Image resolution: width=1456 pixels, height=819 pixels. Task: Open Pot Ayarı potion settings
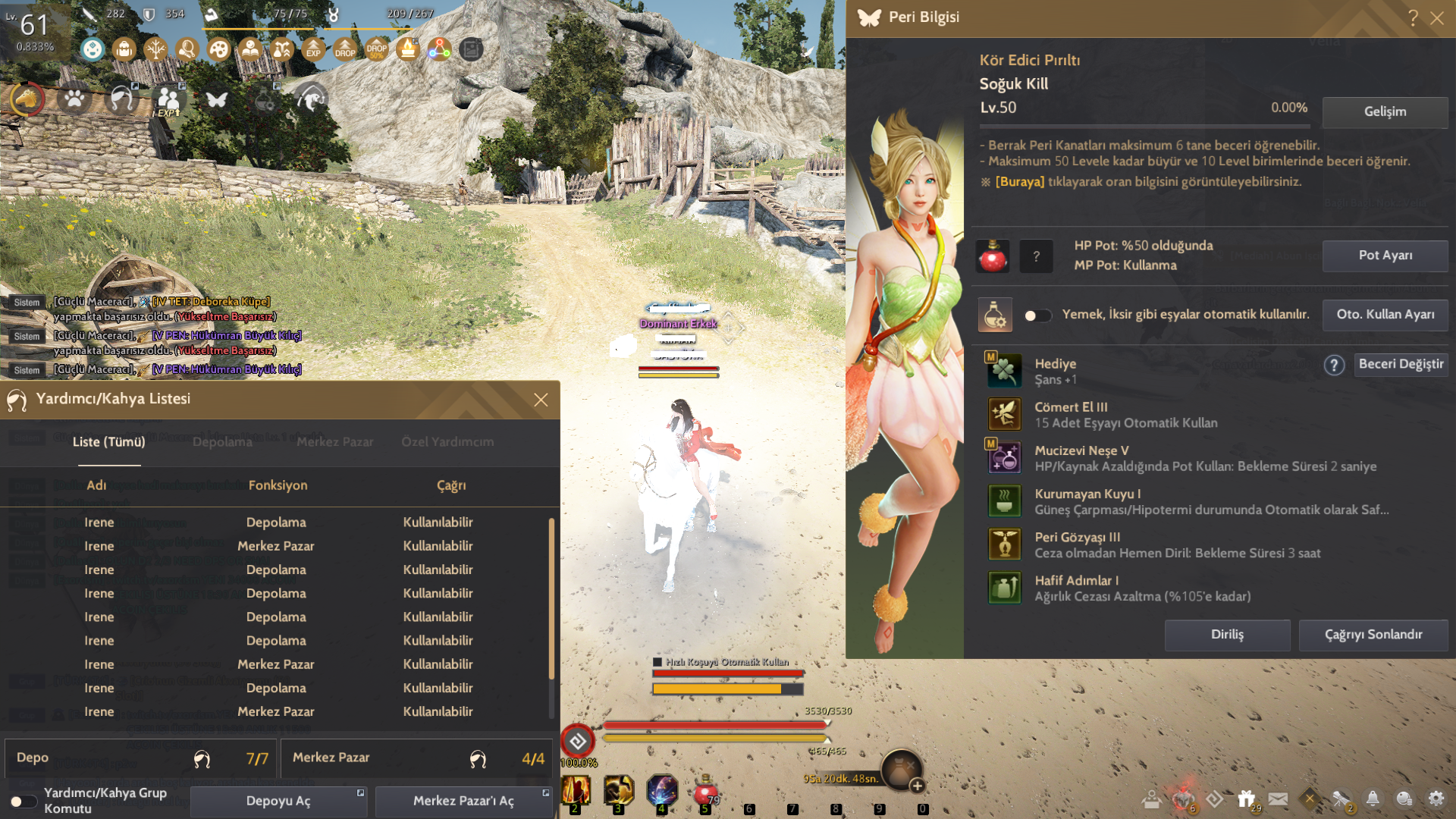point(1385,256)
